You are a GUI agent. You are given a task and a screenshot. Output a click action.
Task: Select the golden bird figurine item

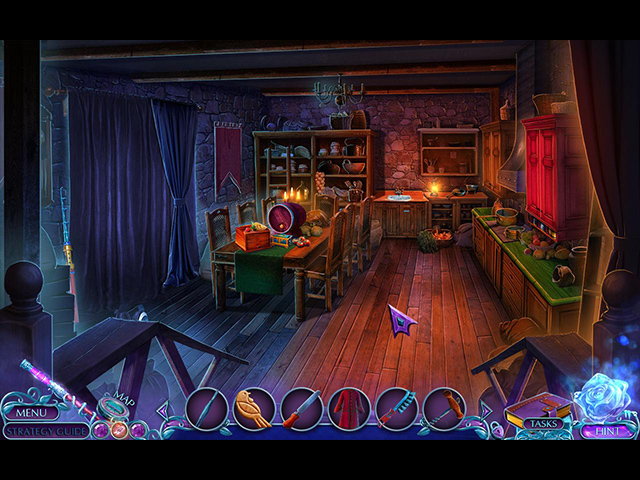pos(254,409)
